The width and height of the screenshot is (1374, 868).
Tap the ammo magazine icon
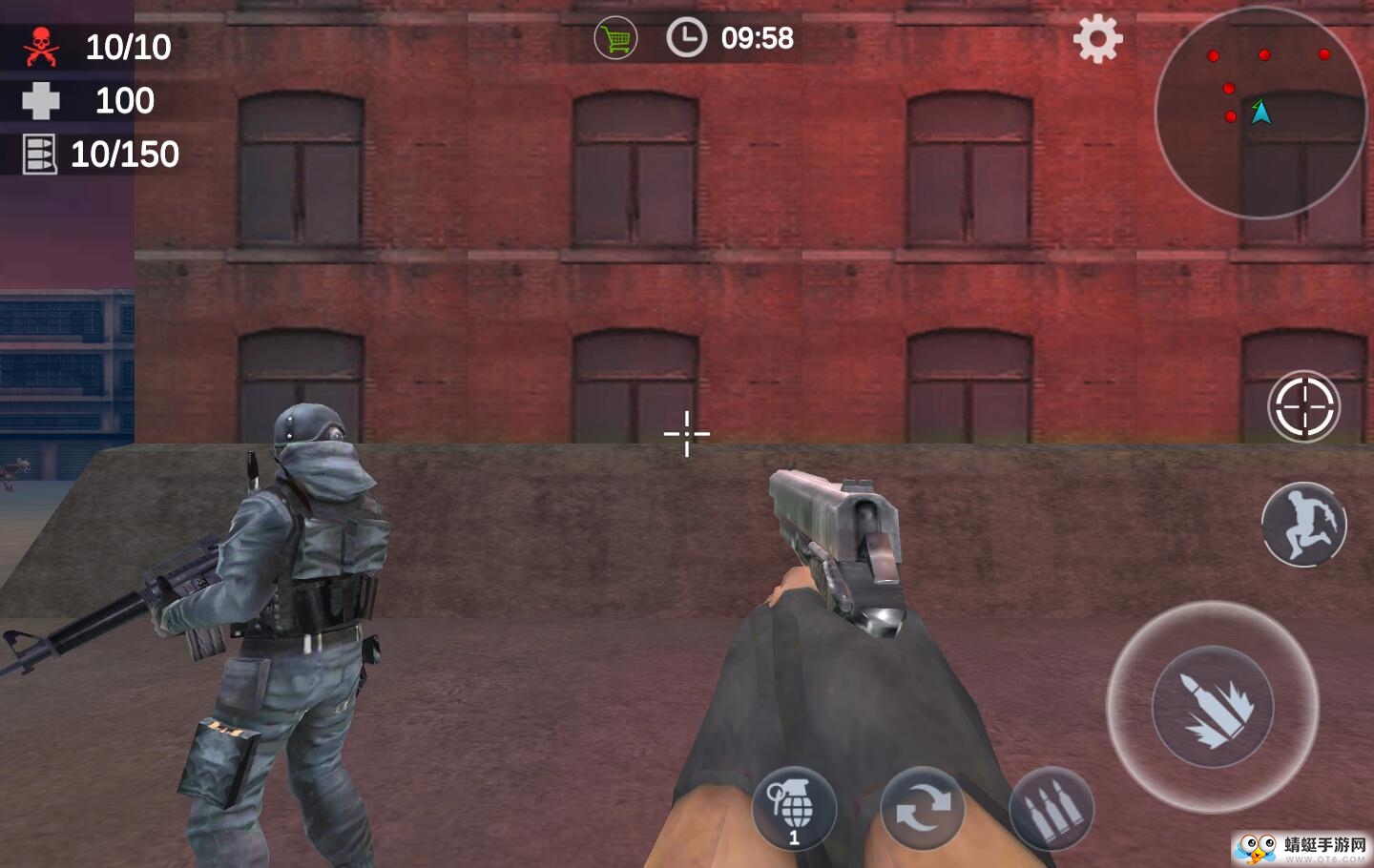coord(38,153)
